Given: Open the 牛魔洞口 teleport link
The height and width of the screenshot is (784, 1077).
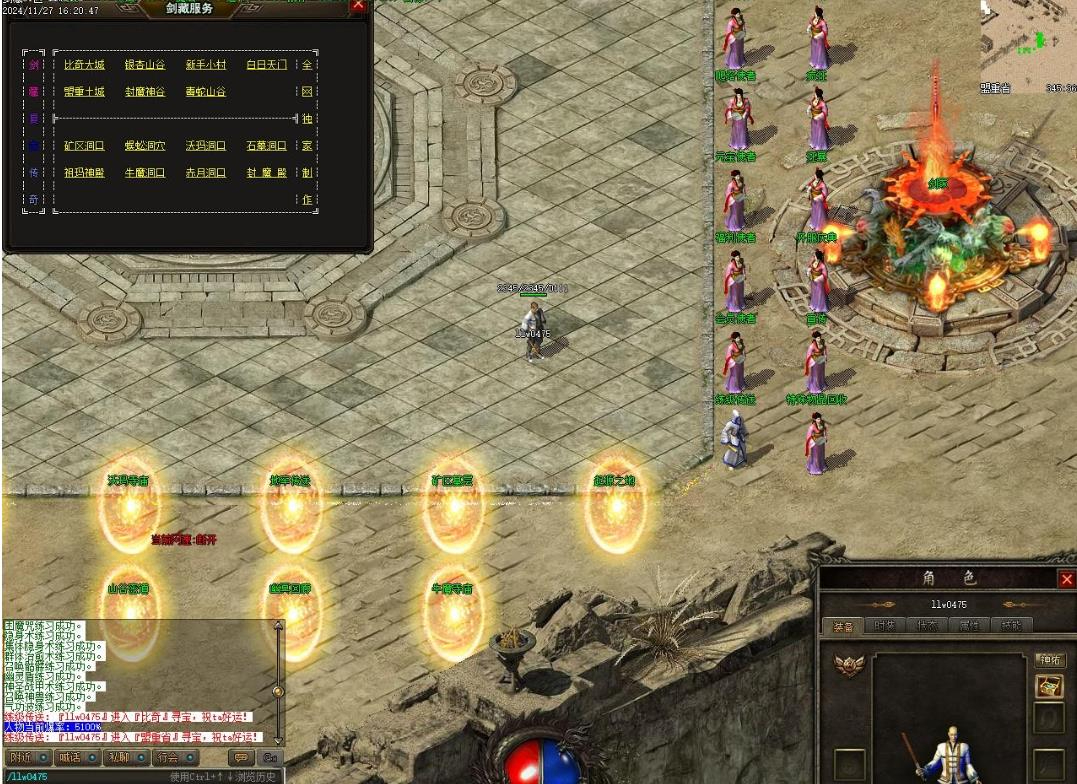Looking at the screenshot, I should click(x=145, y=173).
